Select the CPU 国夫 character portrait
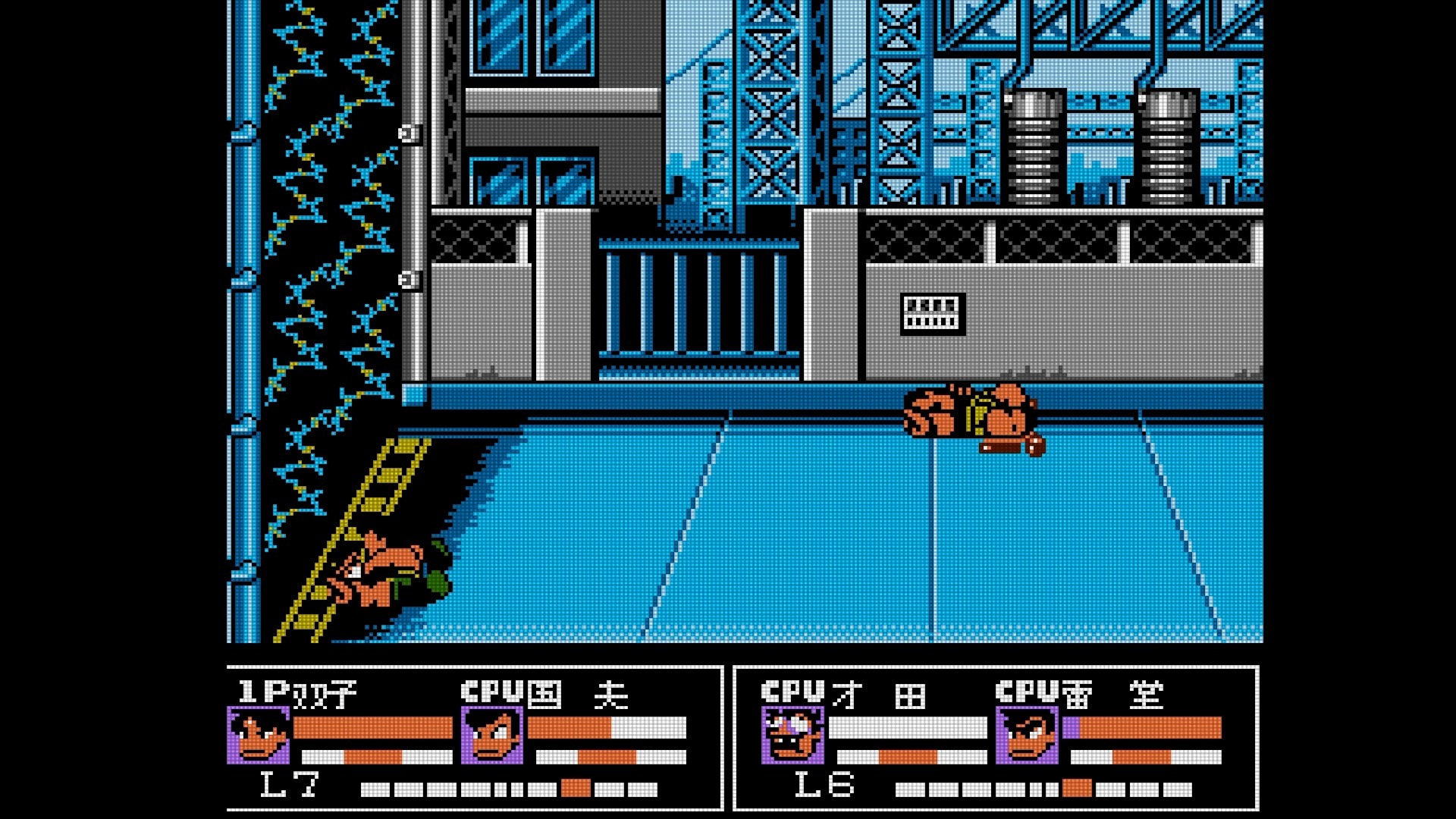 pyautogui.click(x=492, y=735)
